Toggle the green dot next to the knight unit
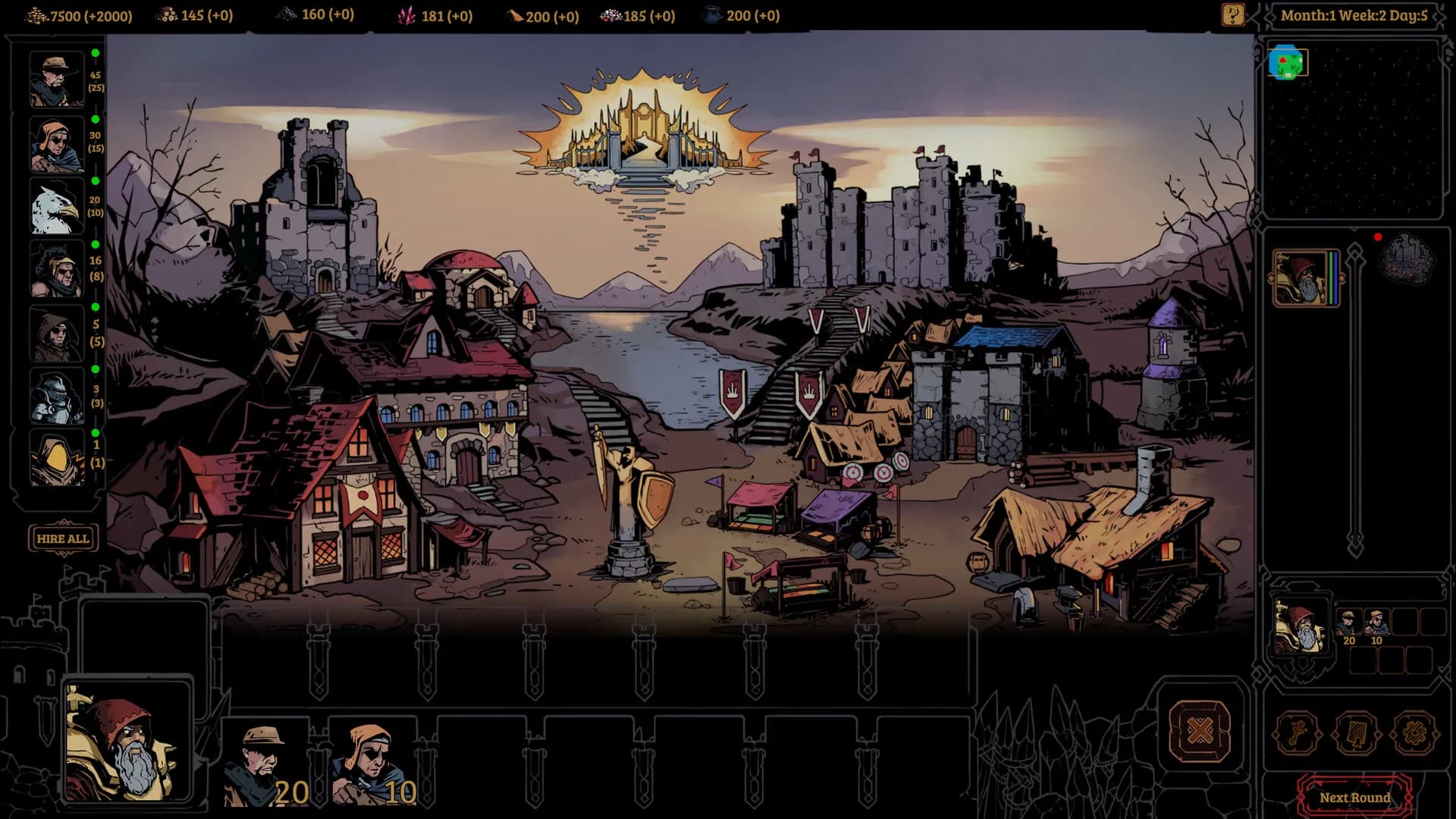Viewport: 1456px width, 819px height. pyautogui.click(x=95, y=371)
